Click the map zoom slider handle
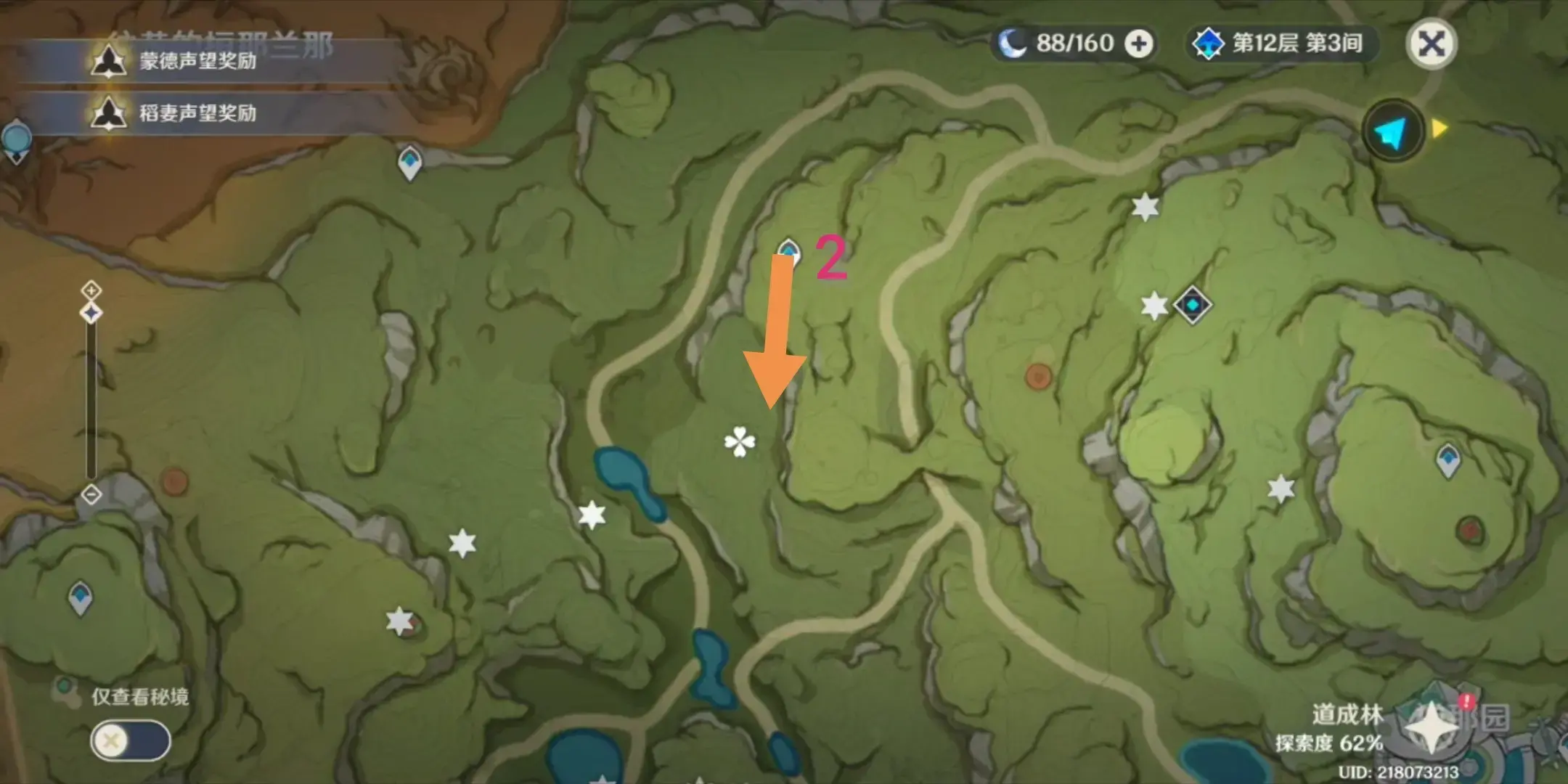1568x784 pixels. [91, 314]
